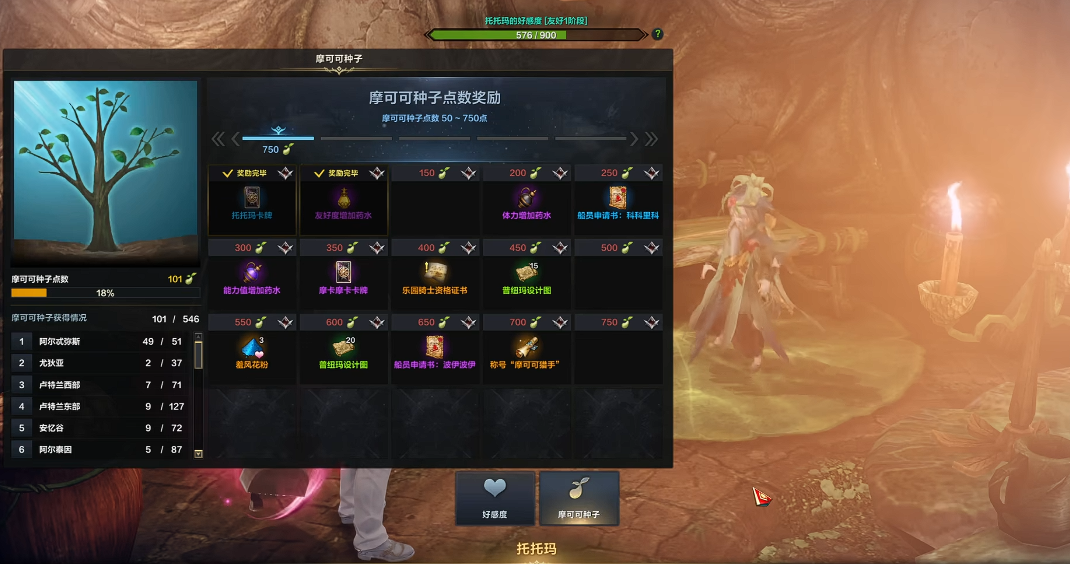Screen dimensions: 1070x564
Task: Select the 羞风花粉 reward
Action: (x=252, y=348)
